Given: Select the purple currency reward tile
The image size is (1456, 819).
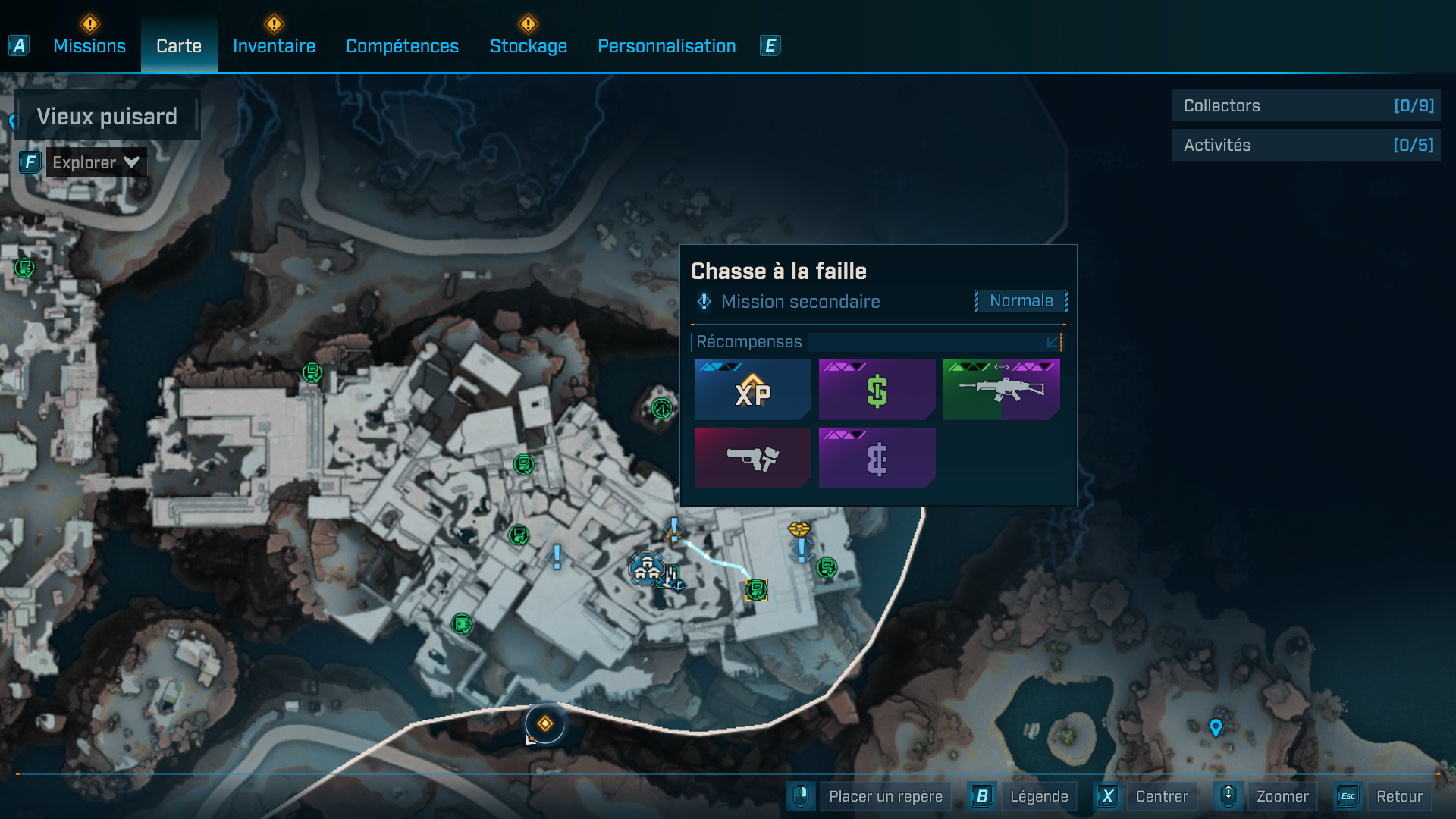Looking at the screenshot, I should 877,458.
